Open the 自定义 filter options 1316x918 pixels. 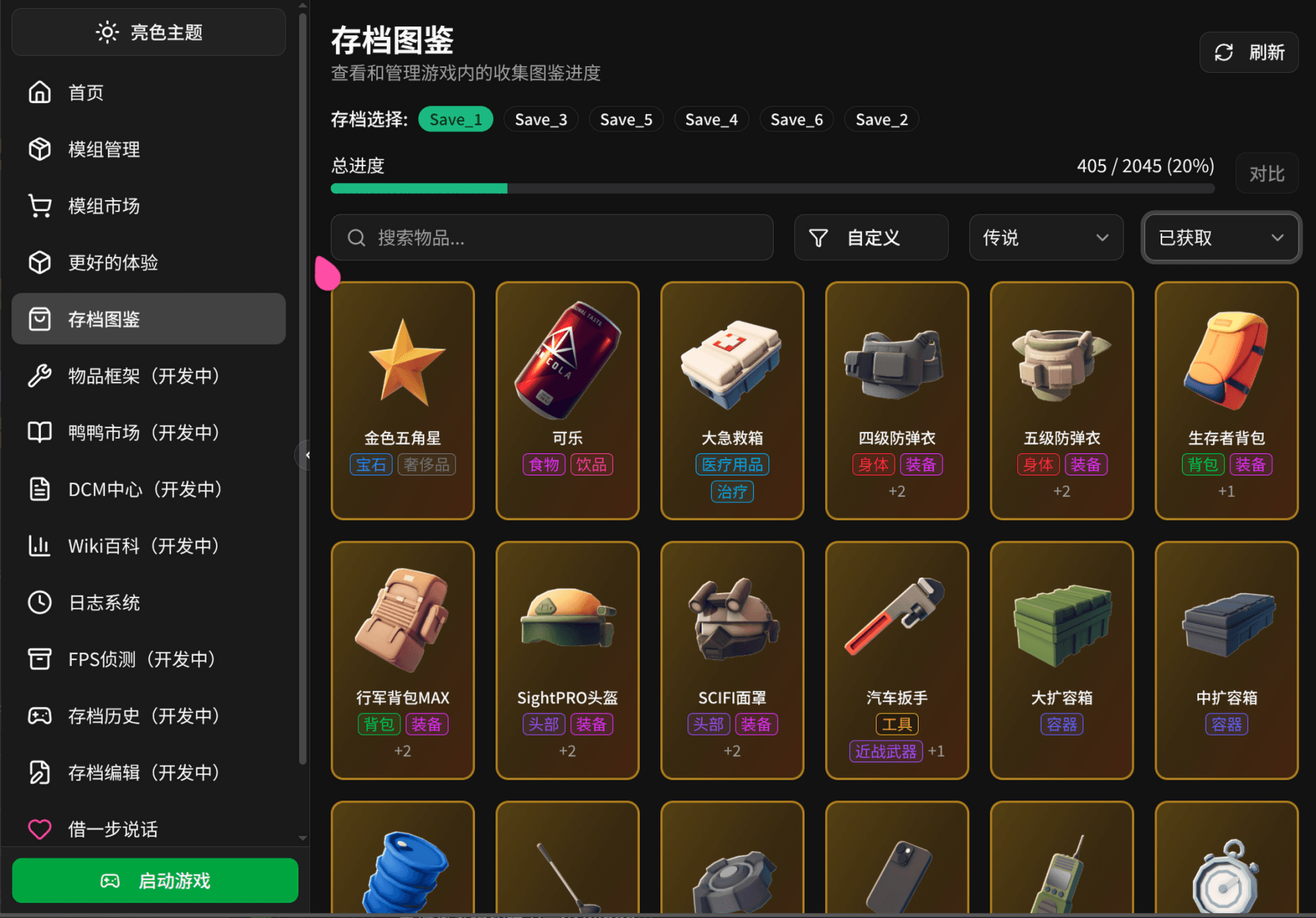pyautogui.click(x=870, y=237)
